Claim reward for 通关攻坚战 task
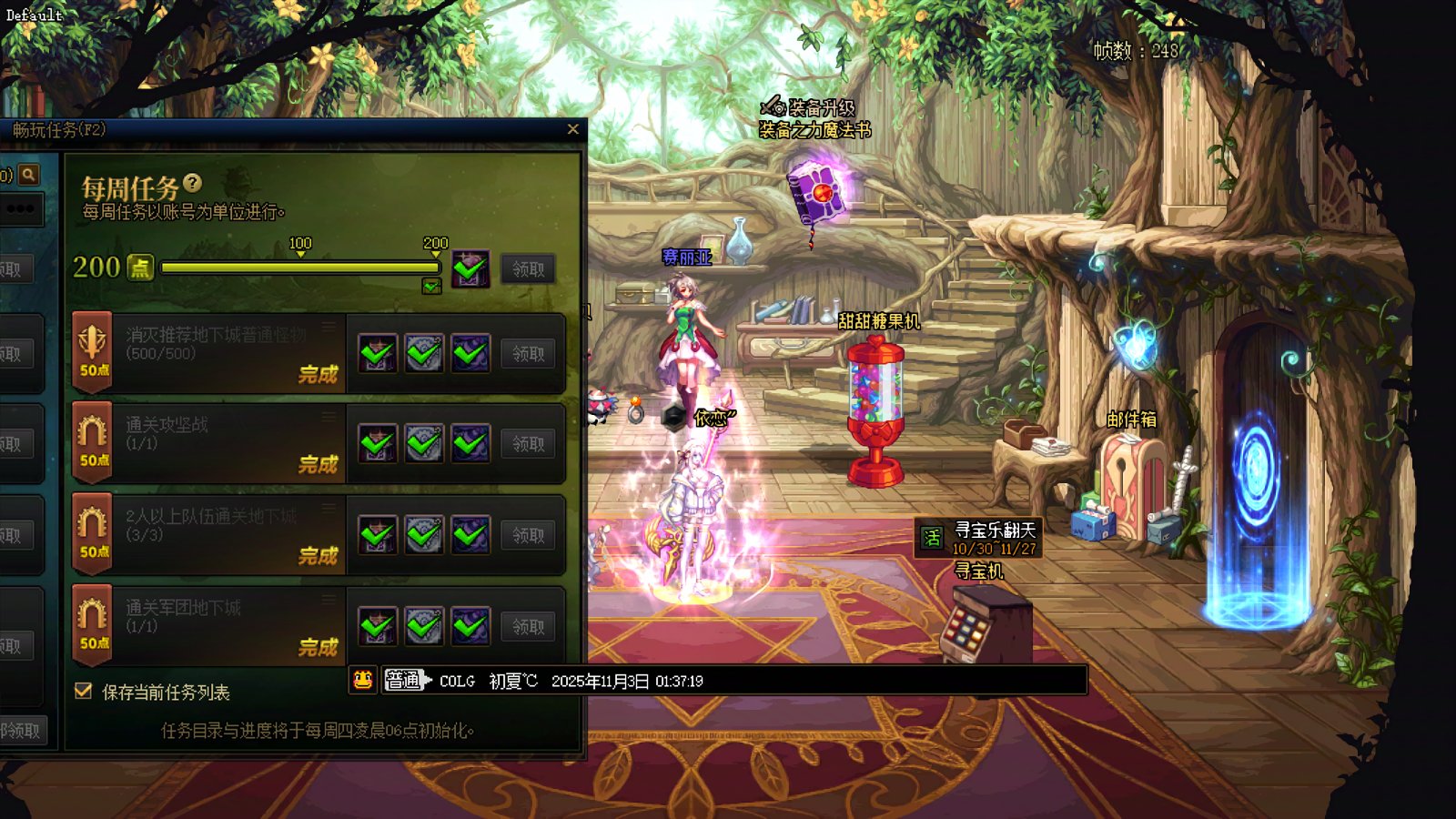 pyautogui.click(x=528, y=444)
